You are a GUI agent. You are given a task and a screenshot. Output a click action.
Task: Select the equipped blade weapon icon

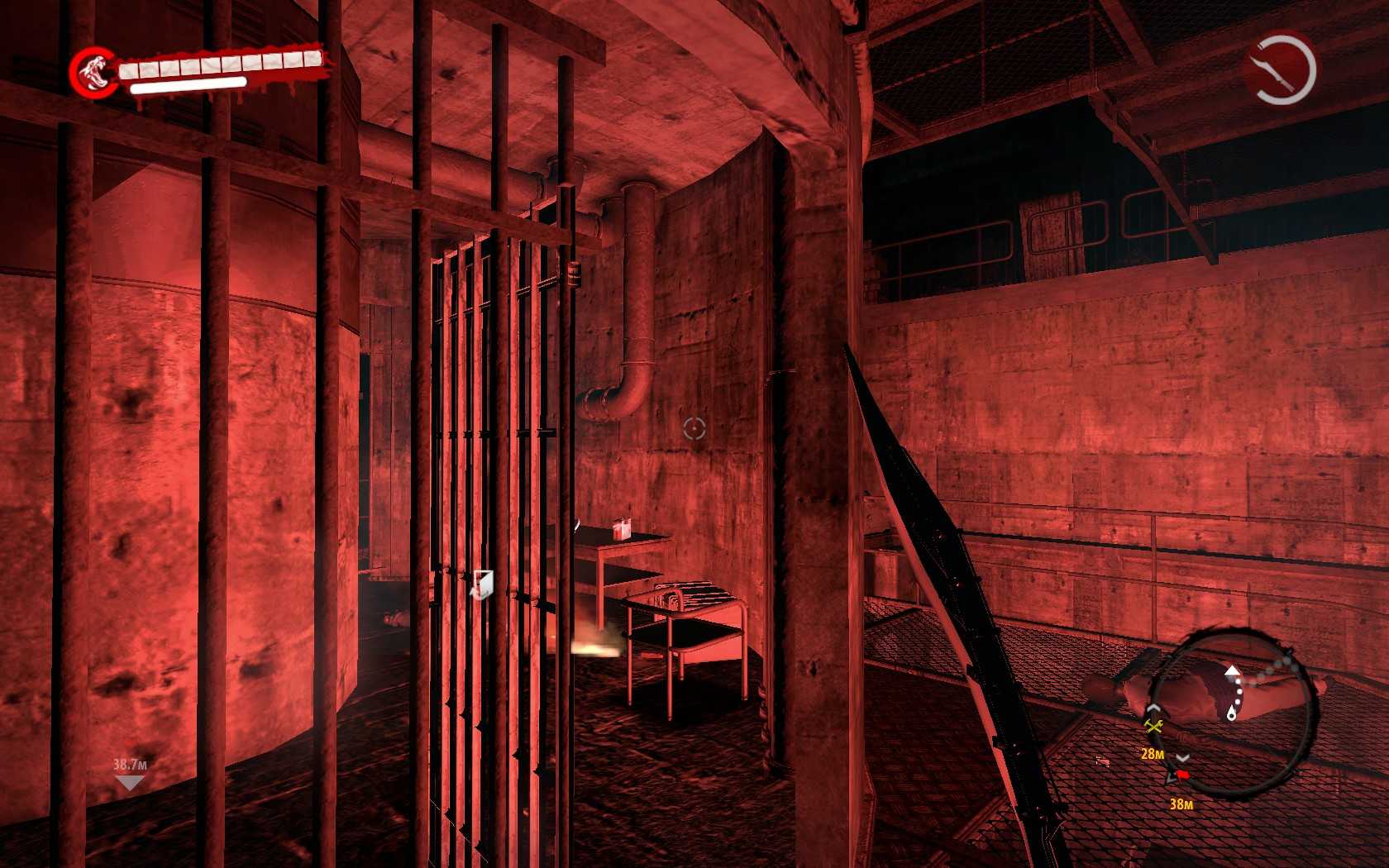click(x=1279, y=67)
